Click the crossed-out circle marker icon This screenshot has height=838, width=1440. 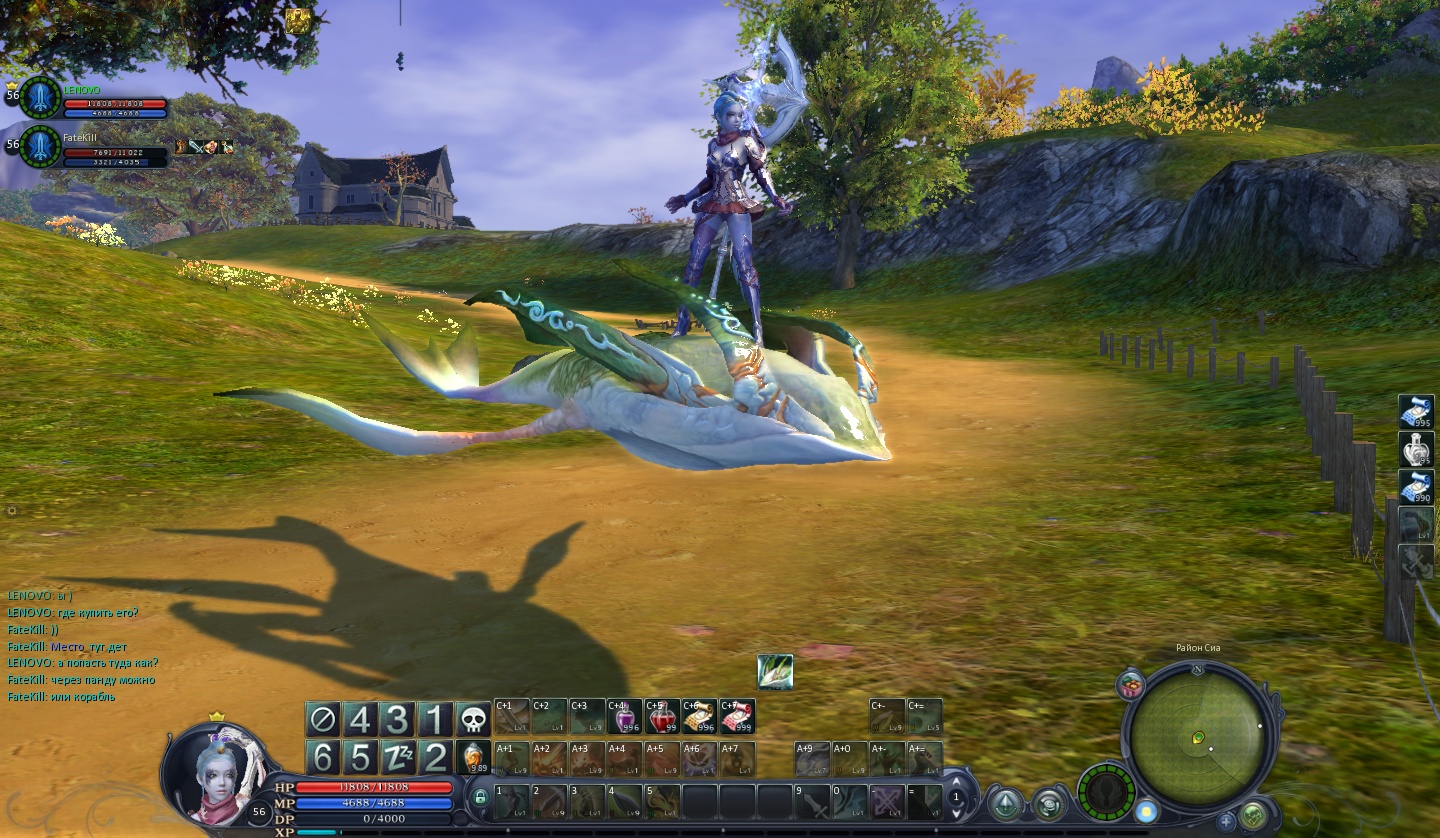pos(323,720)
